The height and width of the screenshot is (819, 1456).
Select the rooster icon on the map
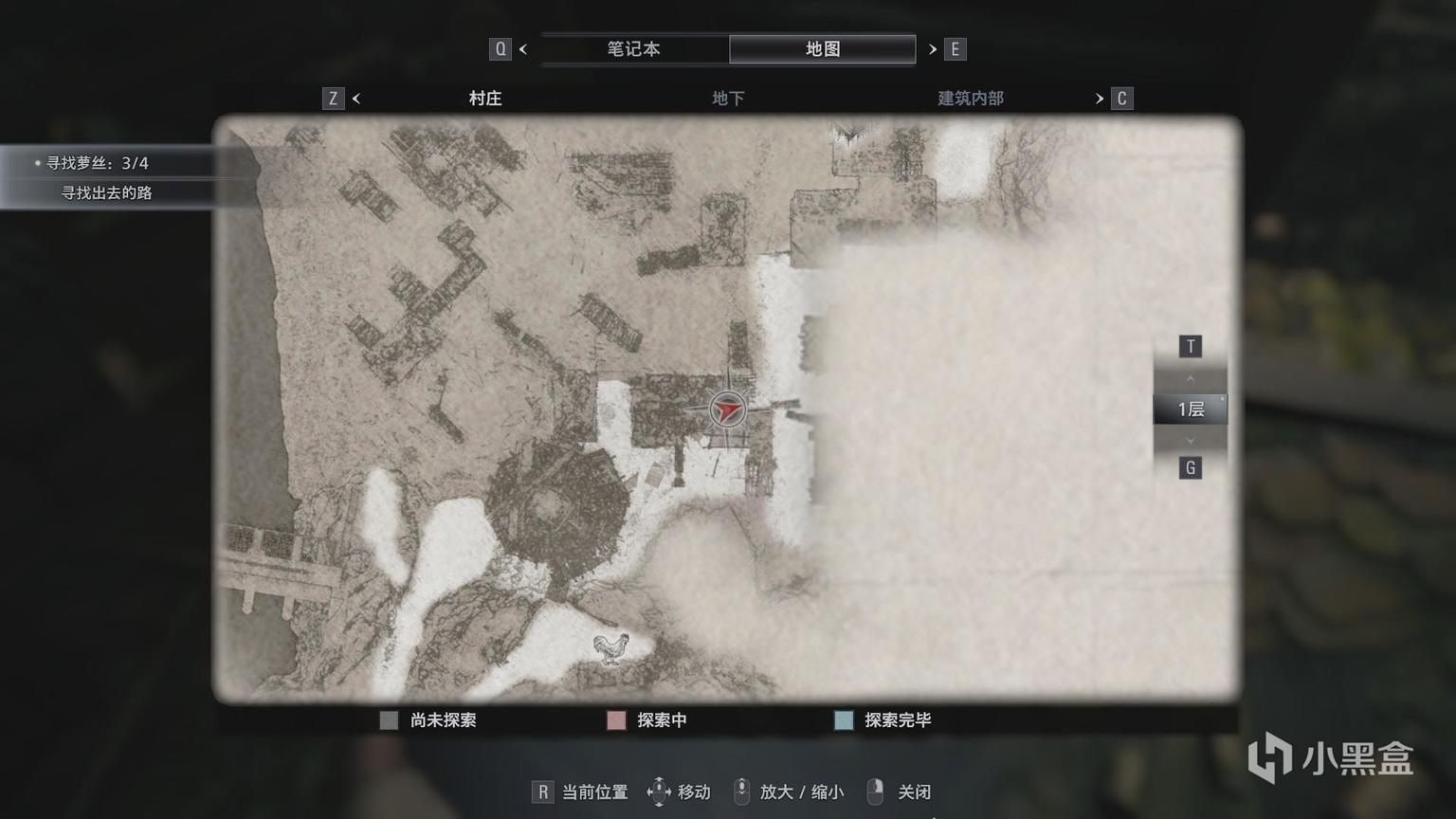pos(611,649)
